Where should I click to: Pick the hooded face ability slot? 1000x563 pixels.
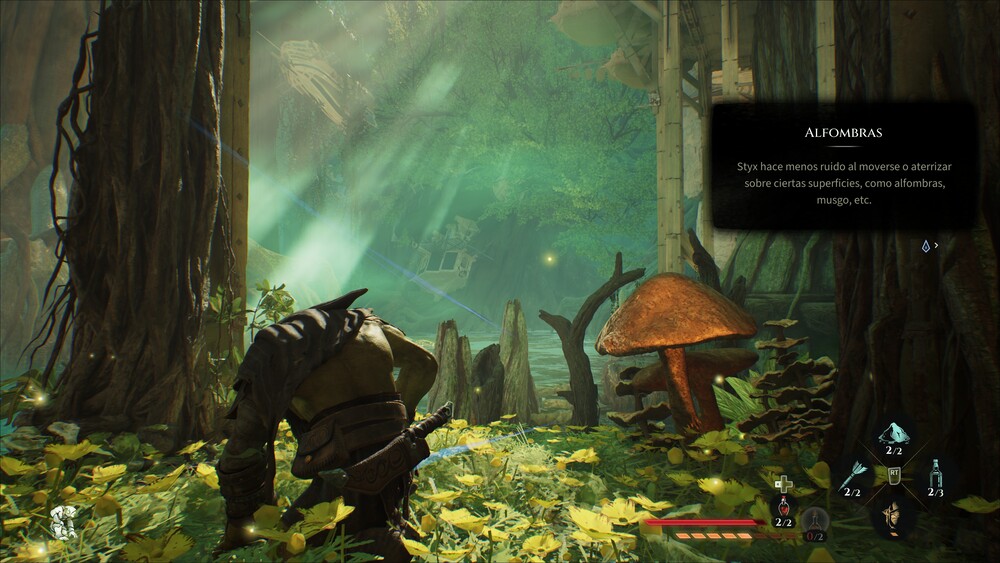tap(893, 514)
